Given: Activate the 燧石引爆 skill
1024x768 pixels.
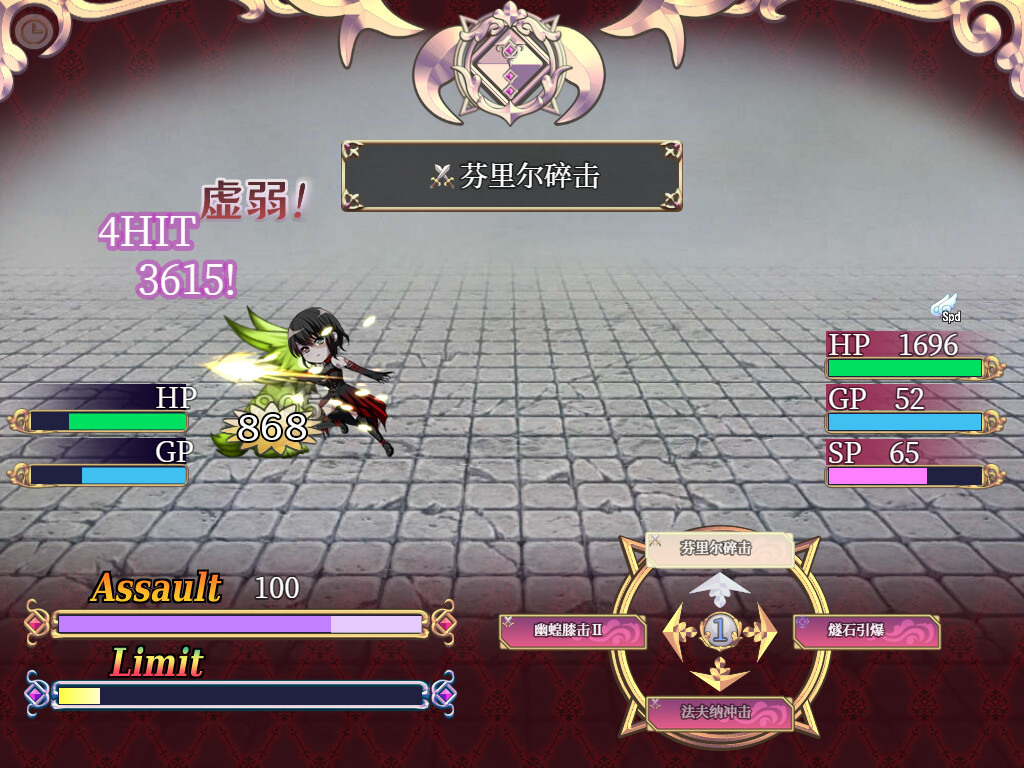Looking at the screenshot, I should point(866,631).
